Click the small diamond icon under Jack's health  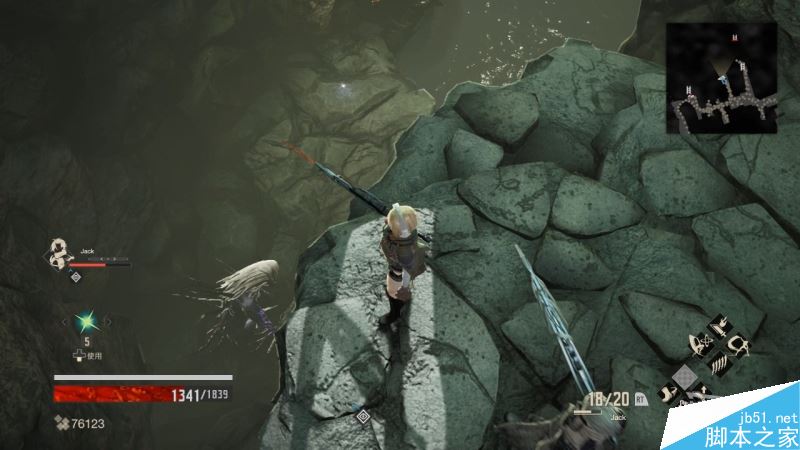[76, 276]
